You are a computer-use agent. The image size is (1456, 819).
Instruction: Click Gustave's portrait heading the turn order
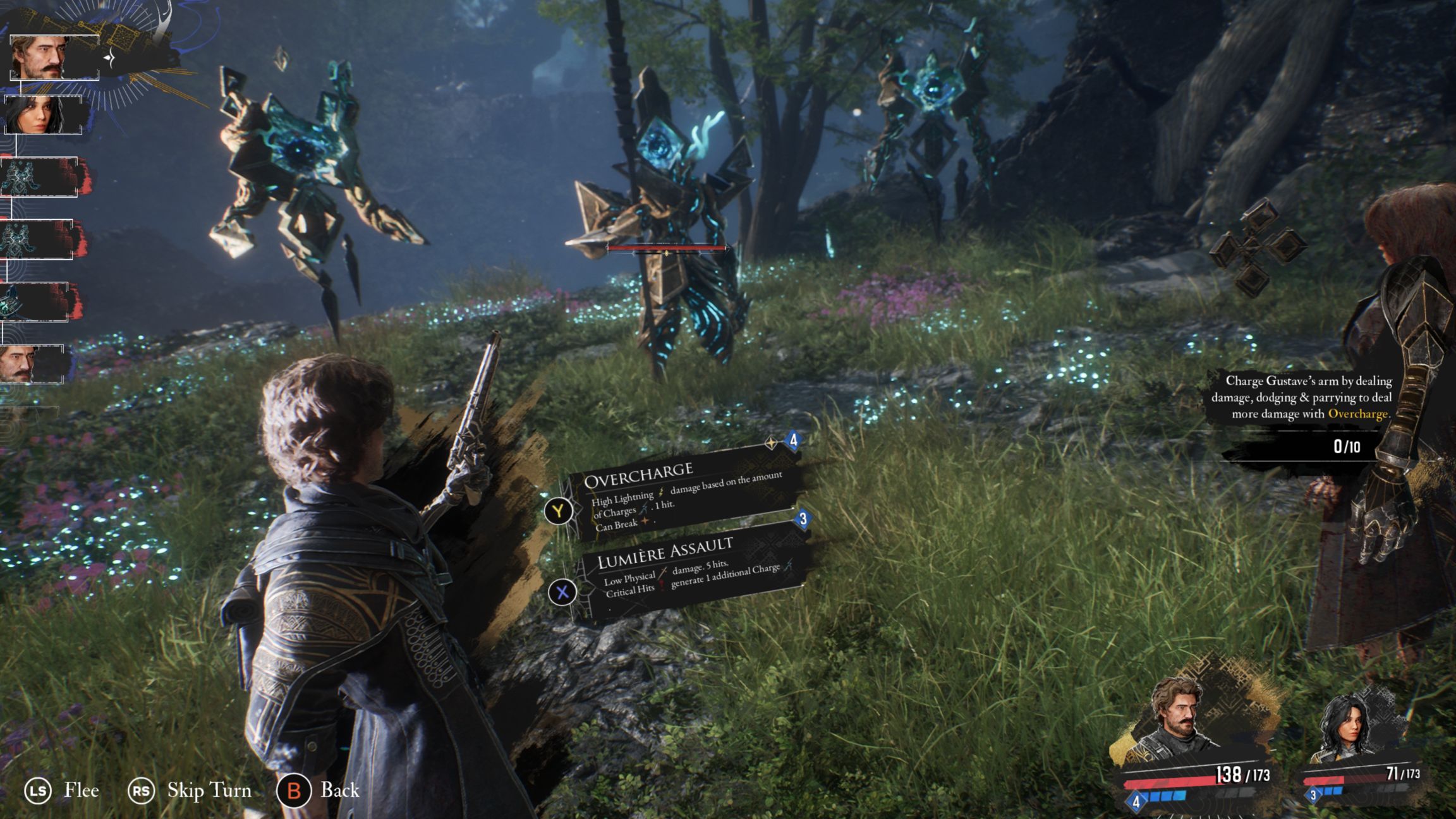pyautogui.click(x=54, y=58)
